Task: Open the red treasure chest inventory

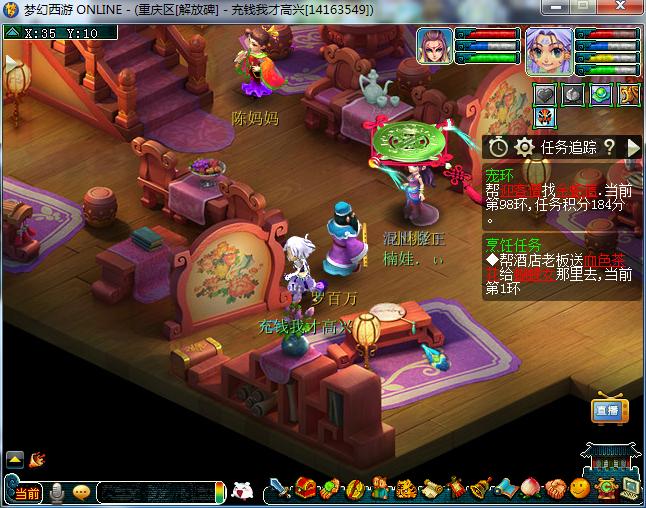Action: click(307, 490)
